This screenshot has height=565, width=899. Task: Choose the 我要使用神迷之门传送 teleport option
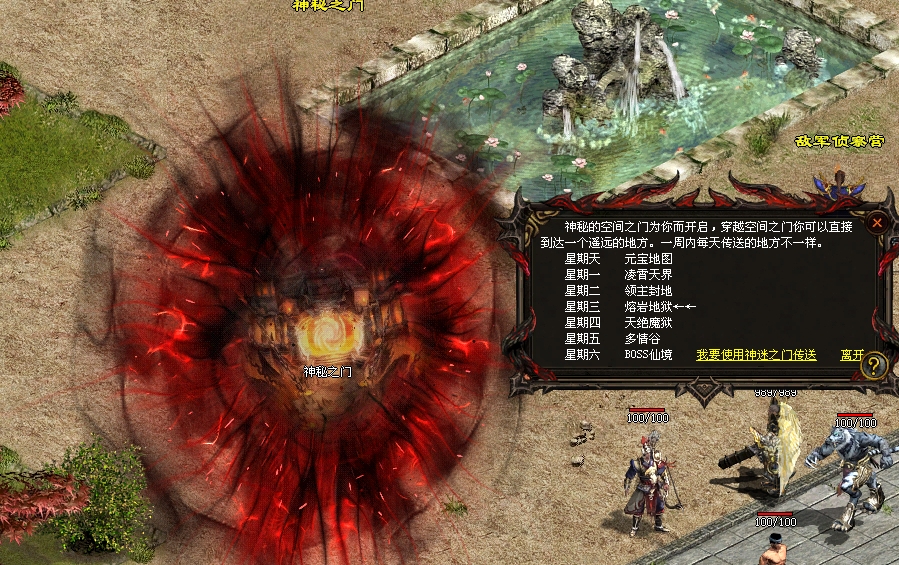[x=756, y=355]
